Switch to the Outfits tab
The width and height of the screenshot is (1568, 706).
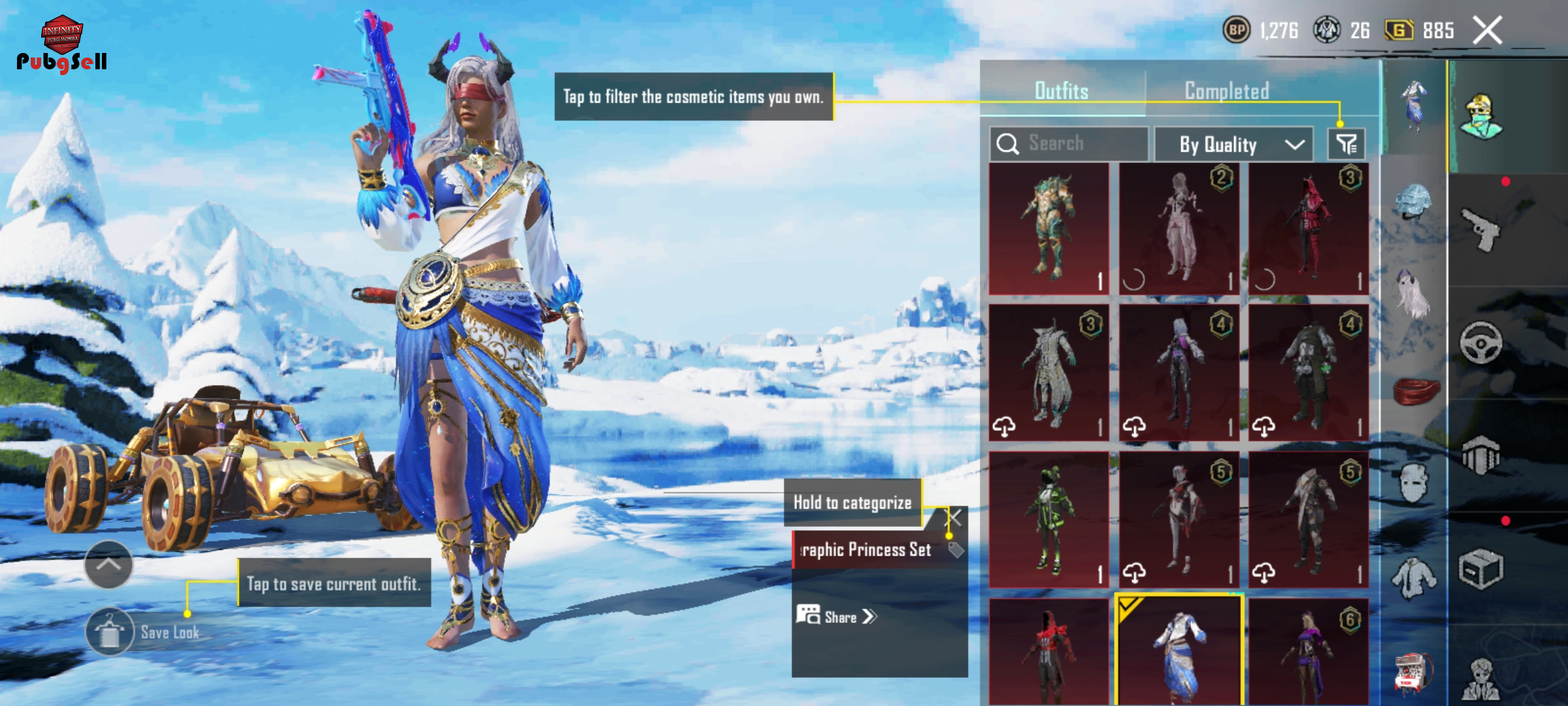1062,91
